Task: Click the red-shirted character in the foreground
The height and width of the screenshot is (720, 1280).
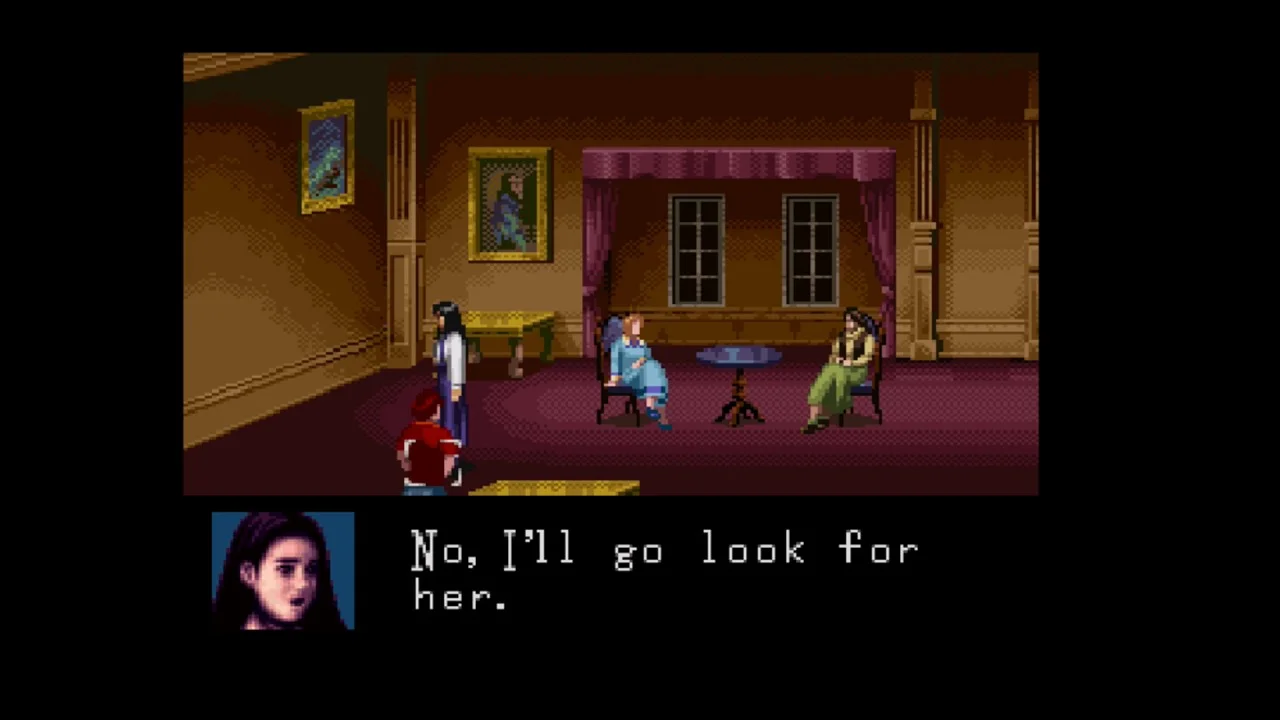Action: click(425, 440)
